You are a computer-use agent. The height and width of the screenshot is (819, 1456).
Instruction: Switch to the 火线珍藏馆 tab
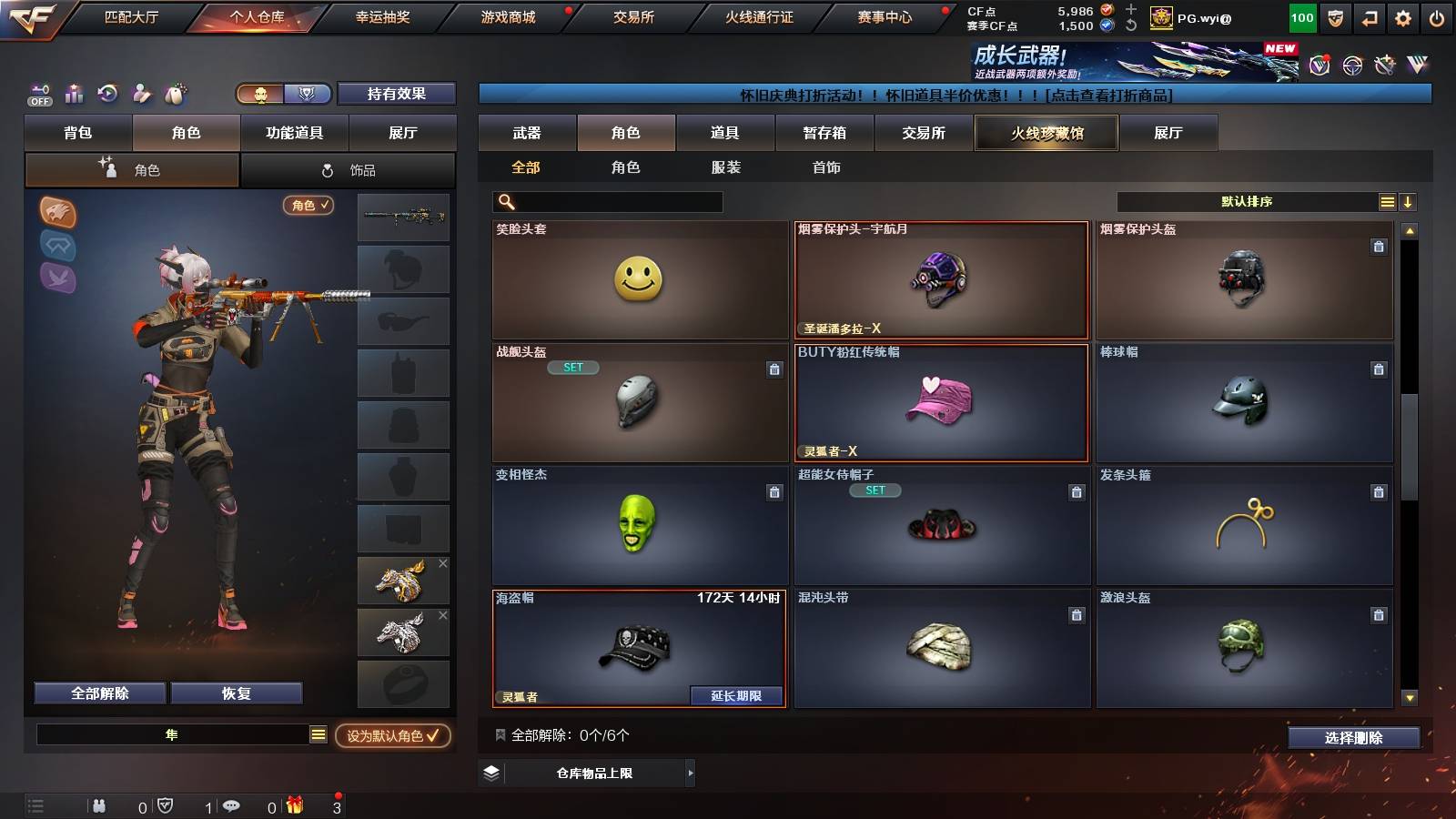1046,133
